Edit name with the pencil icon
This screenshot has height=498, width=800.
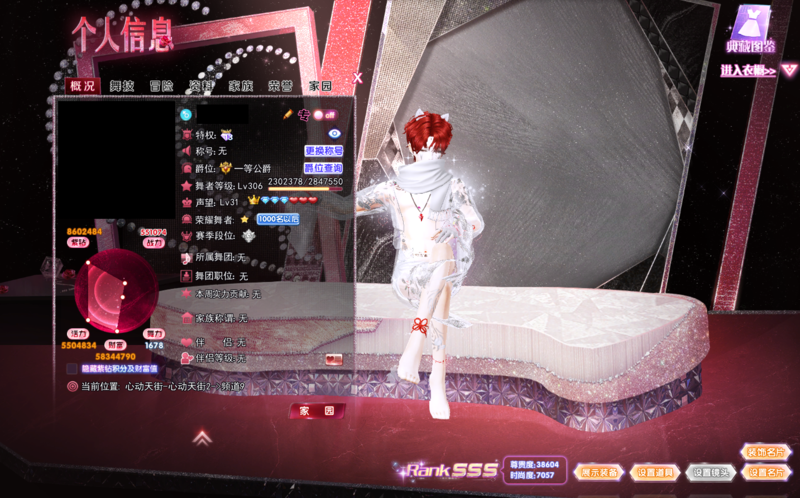pyautogui.click(x=287, y=115)
